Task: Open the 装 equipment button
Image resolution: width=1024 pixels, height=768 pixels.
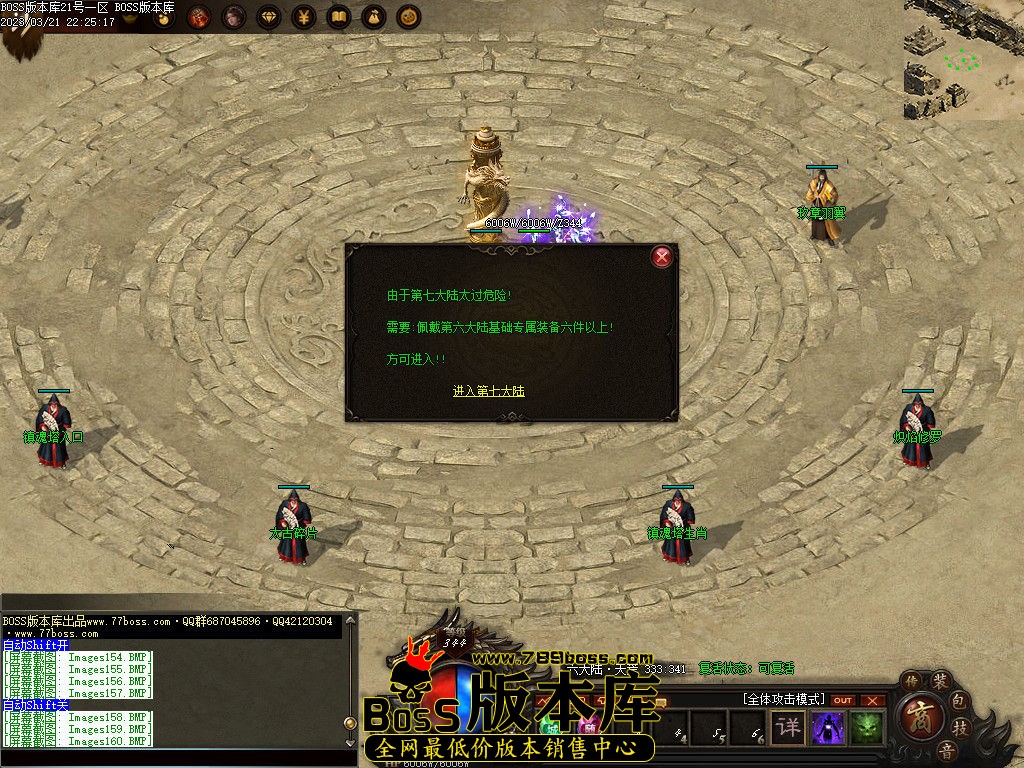Action: pyautogui.click(x=941, y=681)
